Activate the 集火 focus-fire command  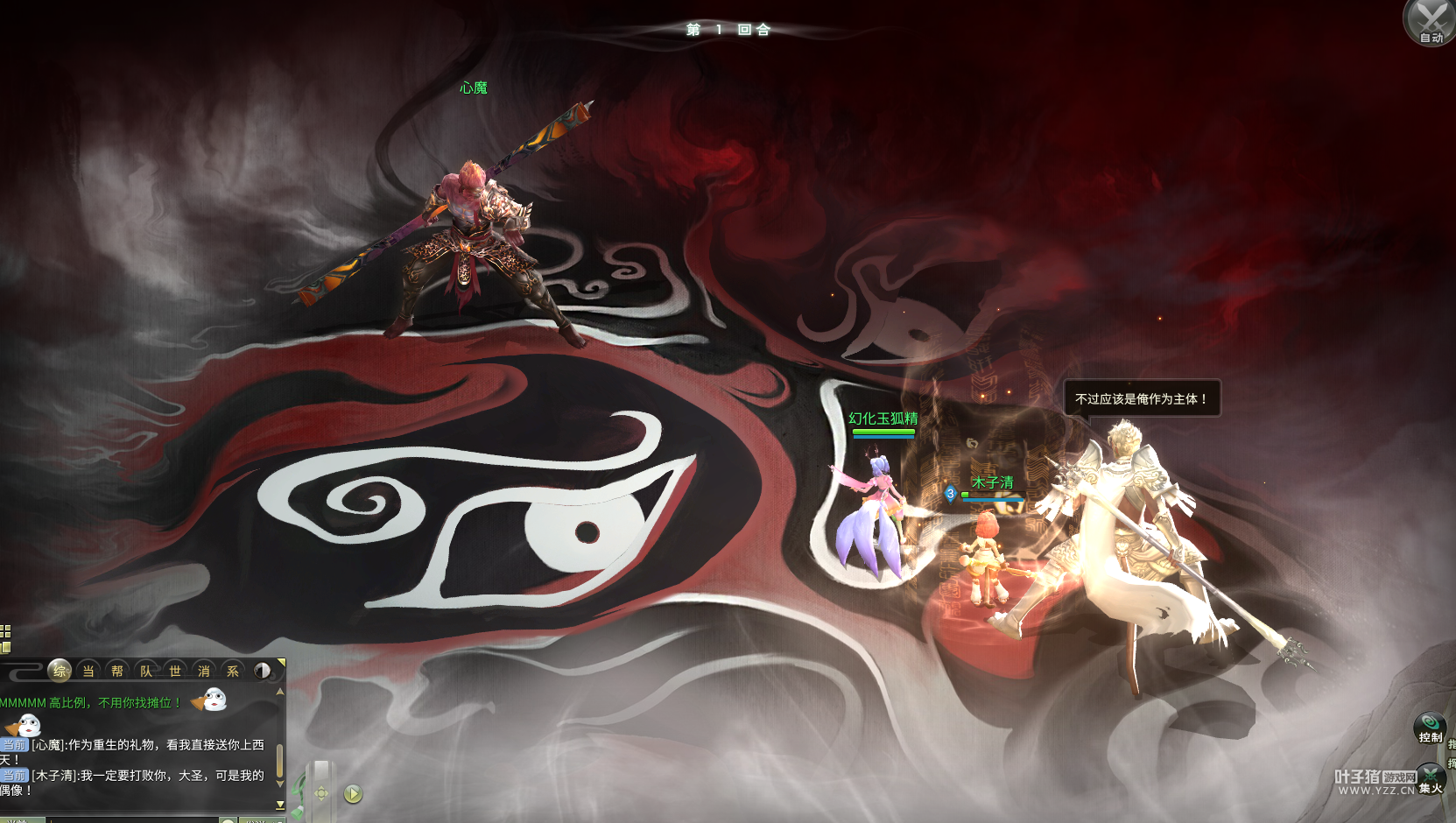1431,778
